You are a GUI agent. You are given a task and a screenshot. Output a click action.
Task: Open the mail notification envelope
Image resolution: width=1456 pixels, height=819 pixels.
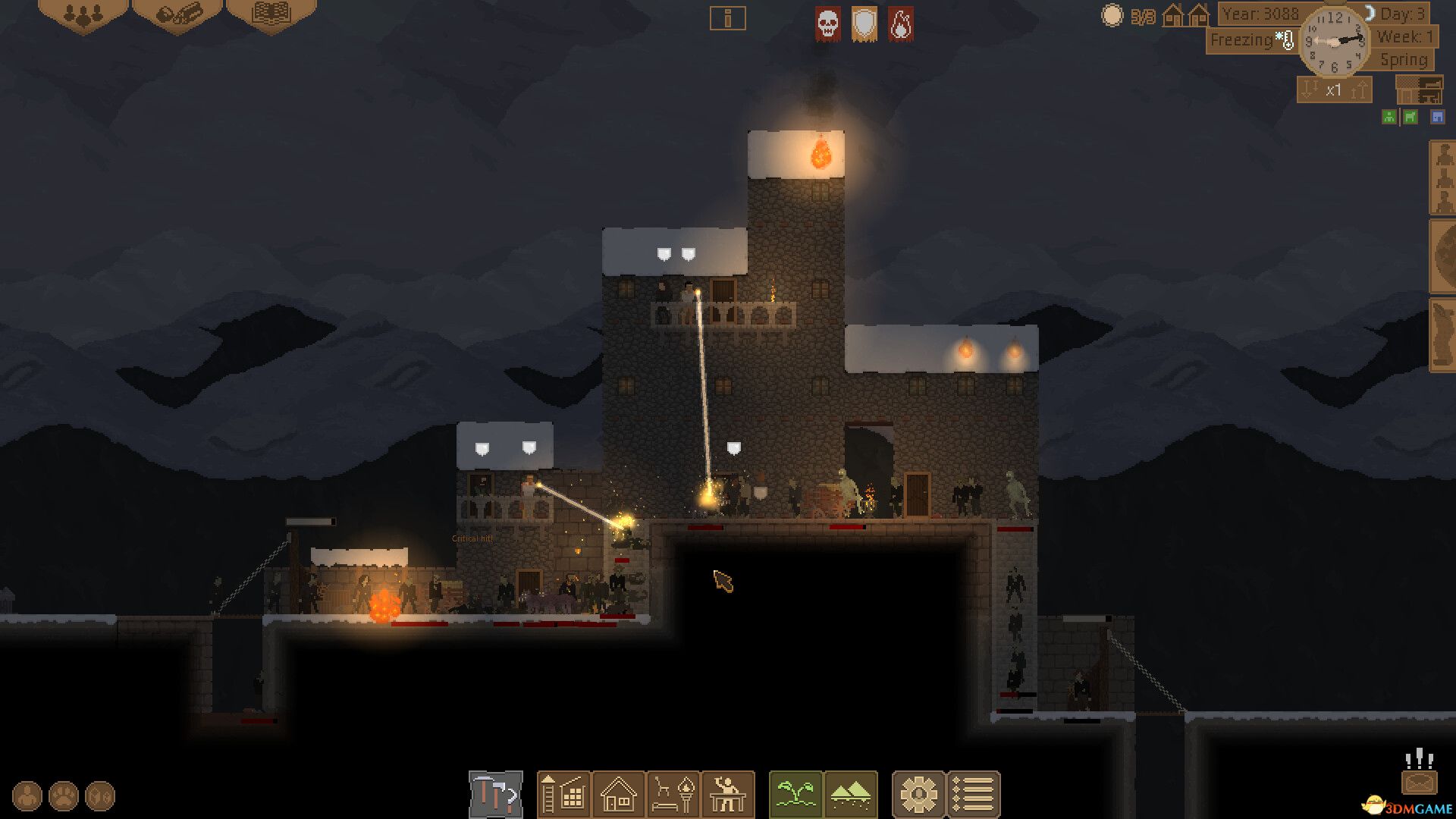(1418, 781)
